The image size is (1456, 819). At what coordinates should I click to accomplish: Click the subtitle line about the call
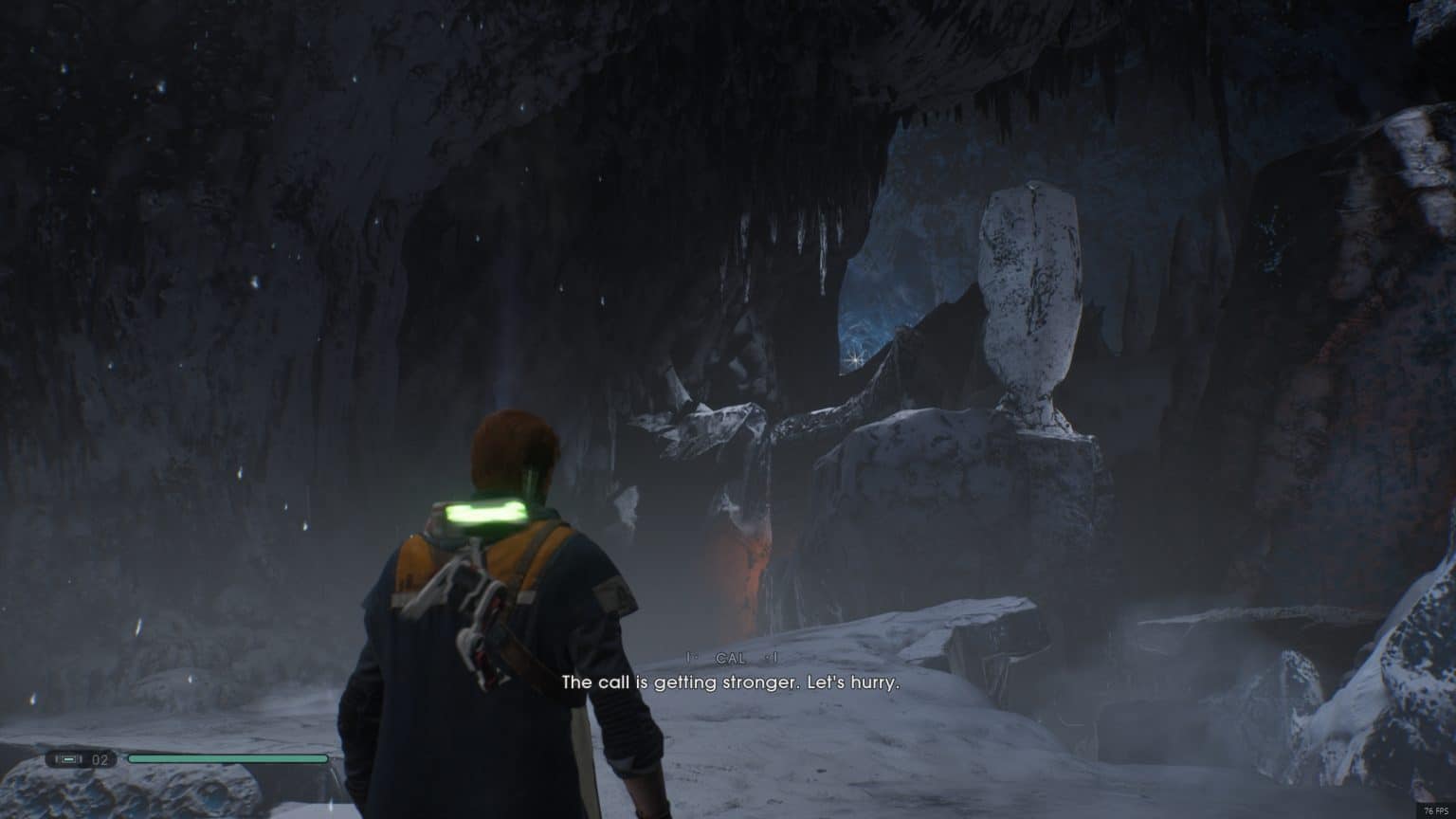coord(732,680)
